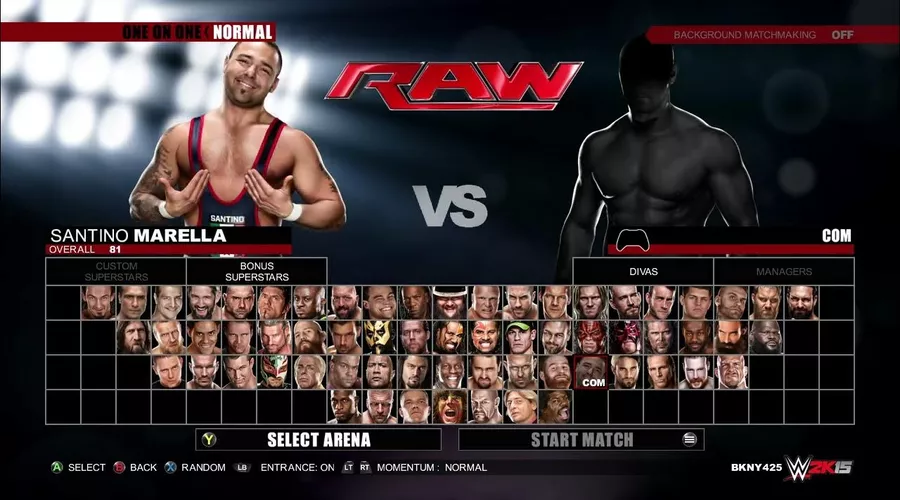The image size is (900, 500).
Task: Choose white-haired Ric Flair portrait
Action: pyautogui.click(x=309, y=372)
